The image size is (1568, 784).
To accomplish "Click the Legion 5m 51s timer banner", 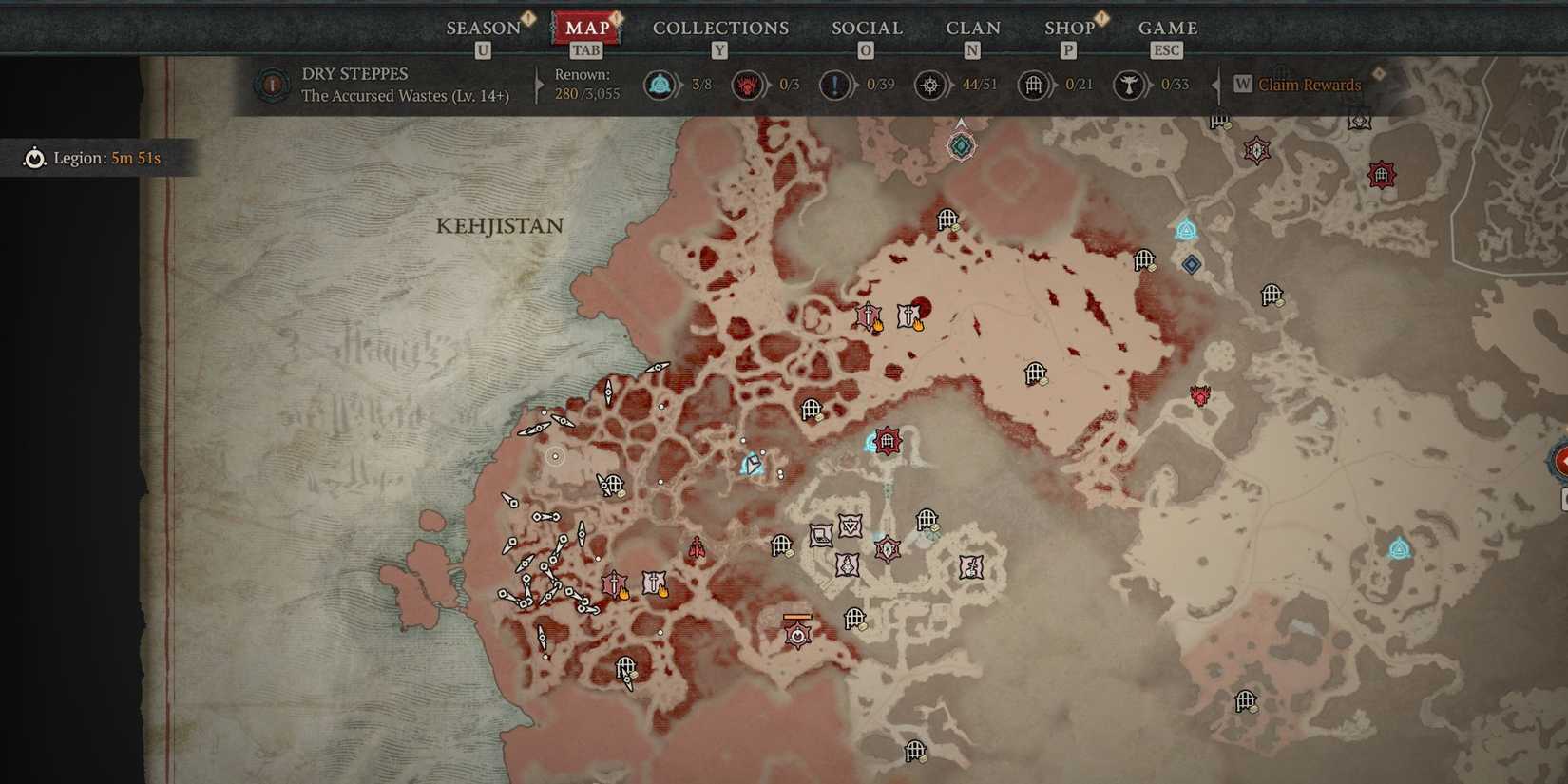I will tap(100, 158).
